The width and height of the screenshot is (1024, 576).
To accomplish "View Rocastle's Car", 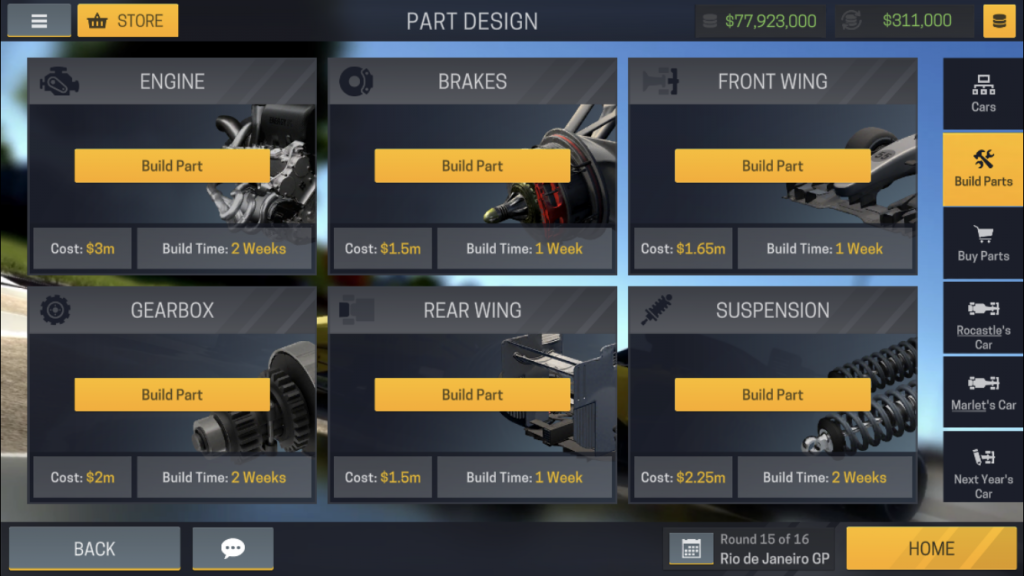I will point(983,319).
